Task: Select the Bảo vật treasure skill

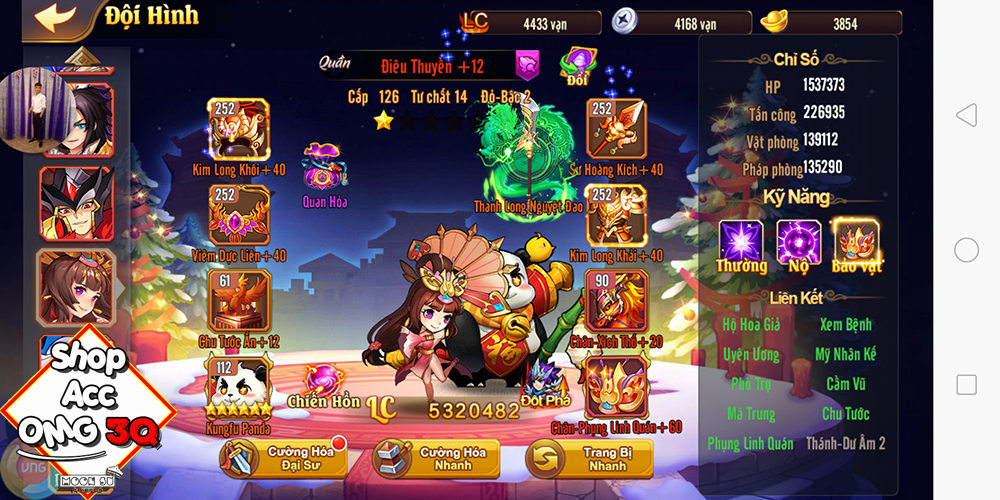Action: (855, 241)
